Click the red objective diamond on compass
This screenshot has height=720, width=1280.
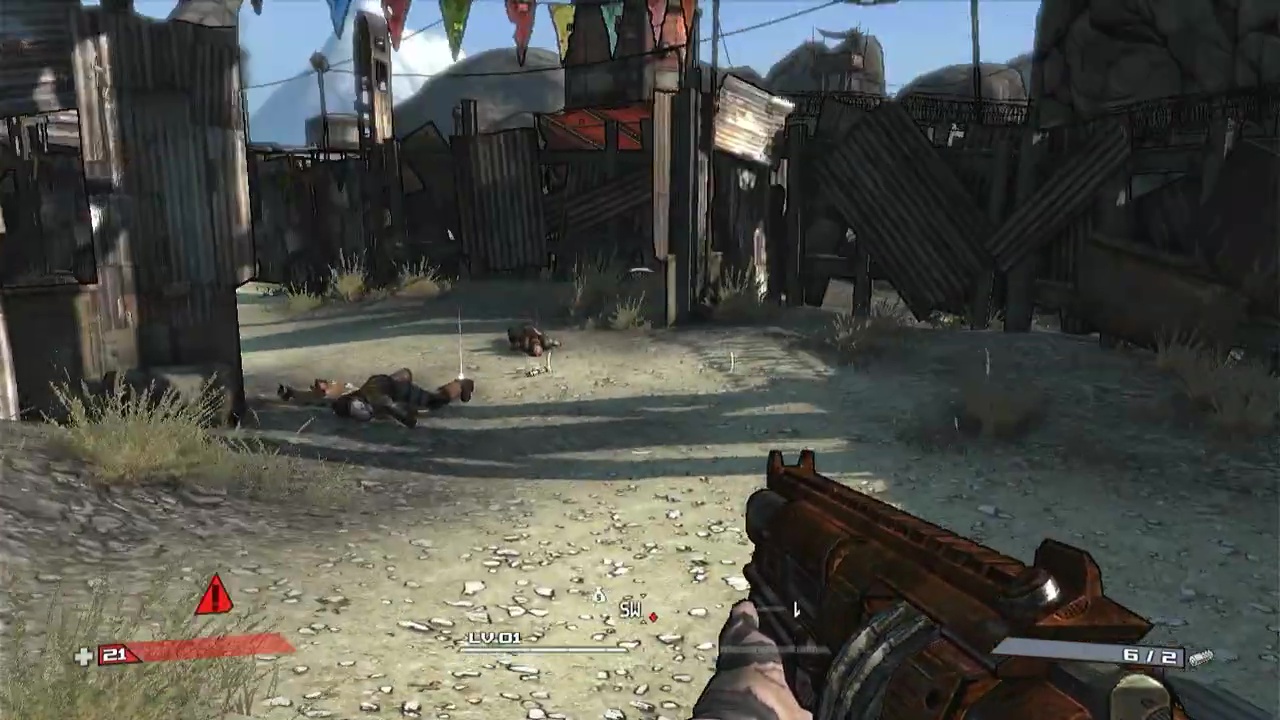point(653,617)
